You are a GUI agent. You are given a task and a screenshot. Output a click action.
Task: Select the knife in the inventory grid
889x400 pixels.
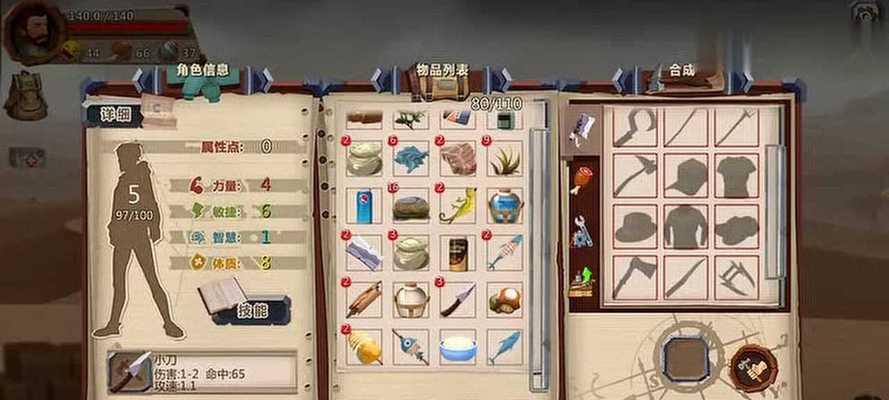click(x=458, y=299)
